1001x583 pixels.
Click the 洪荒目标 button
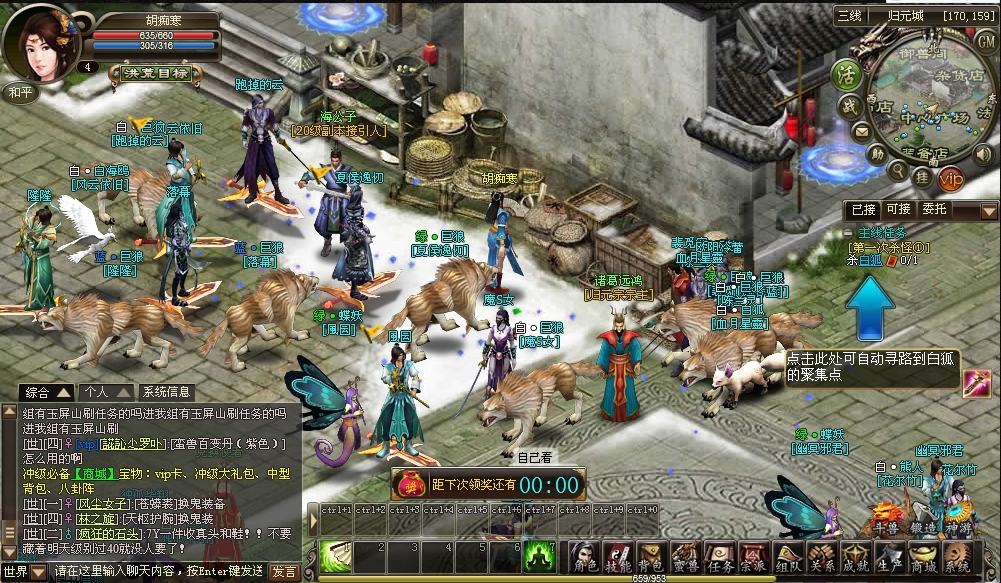click(154, 73)
